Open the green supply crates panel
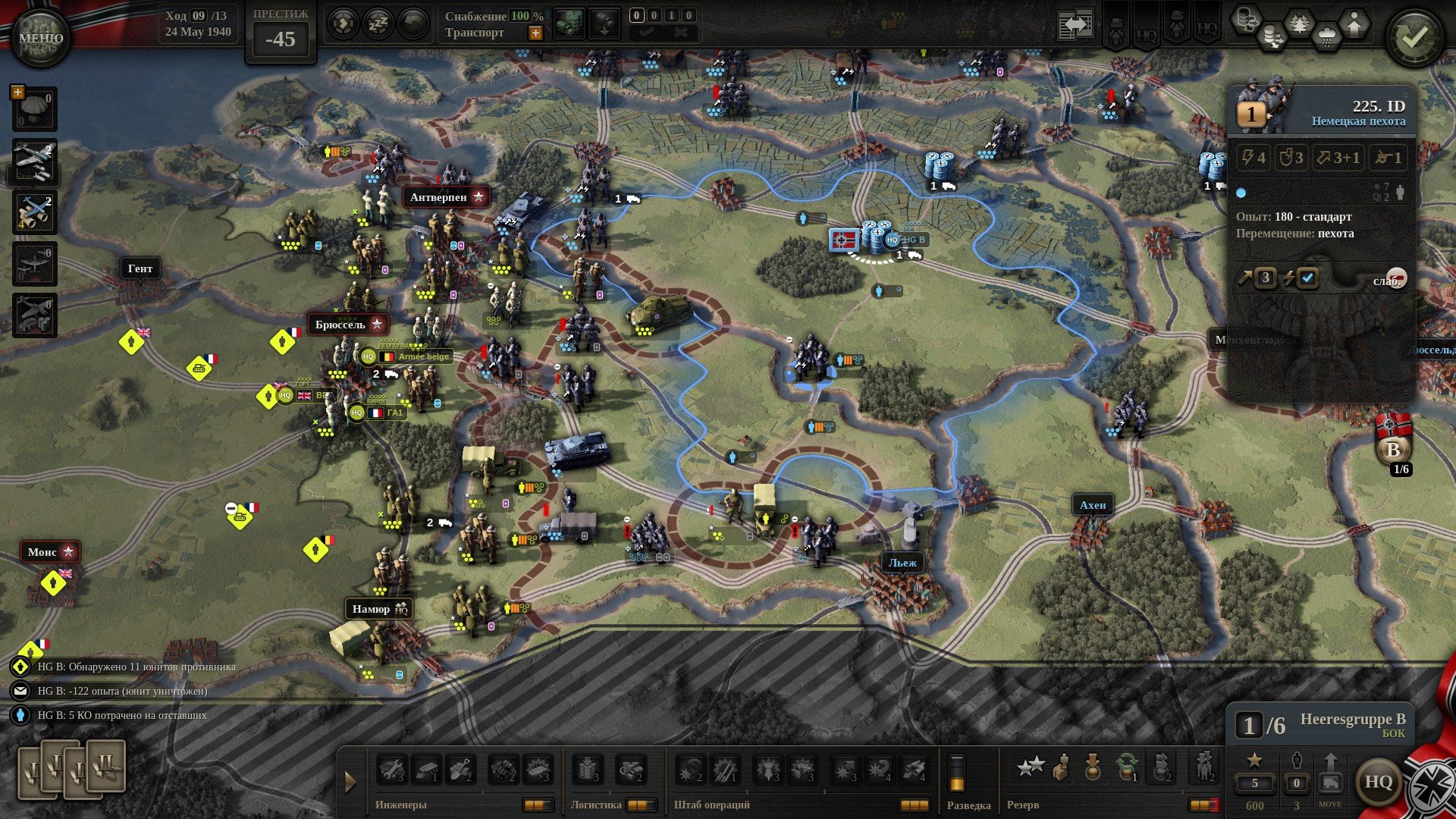1456x819 pixels. coord(569,24)
